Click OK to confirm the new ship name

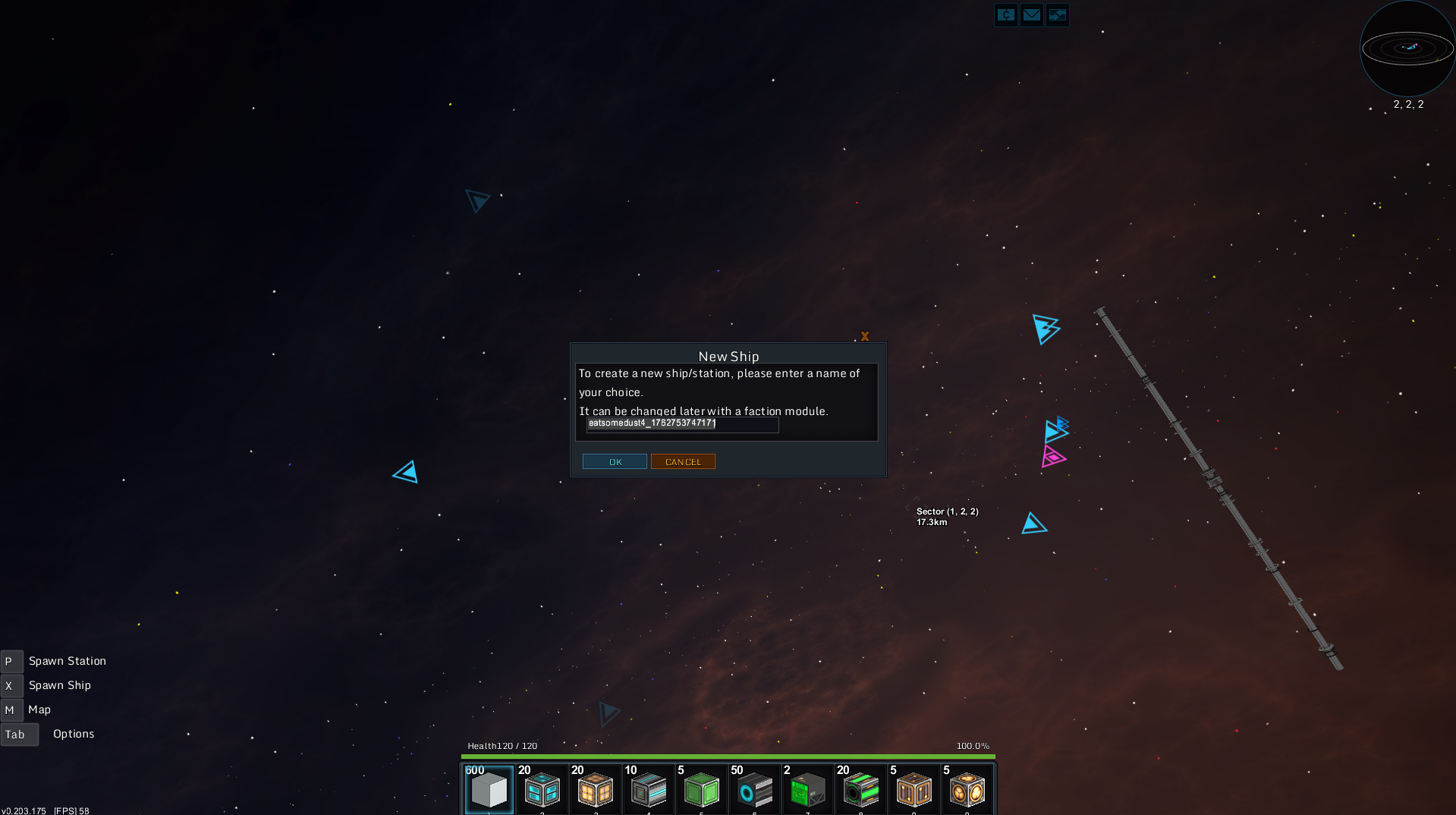(x=615, y=461)
